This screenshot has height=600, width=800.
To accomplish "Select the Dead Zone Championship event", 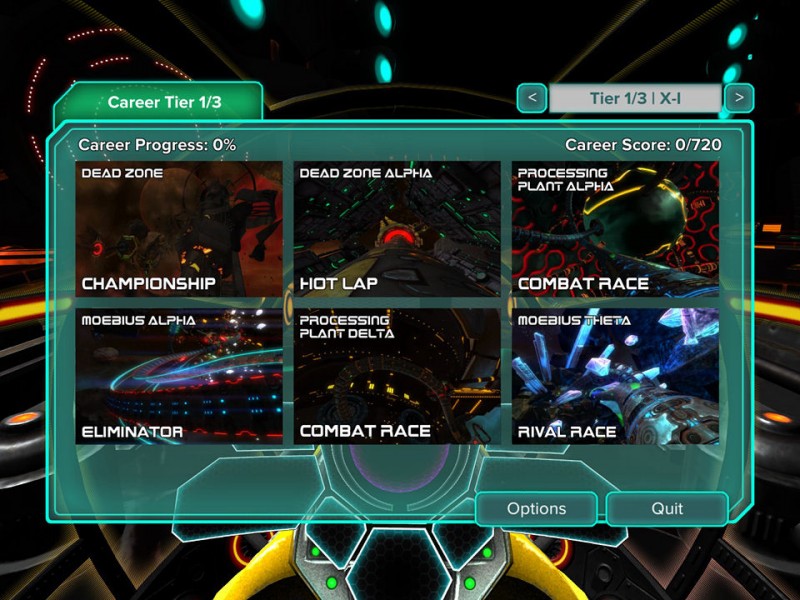I will [178, 229].
